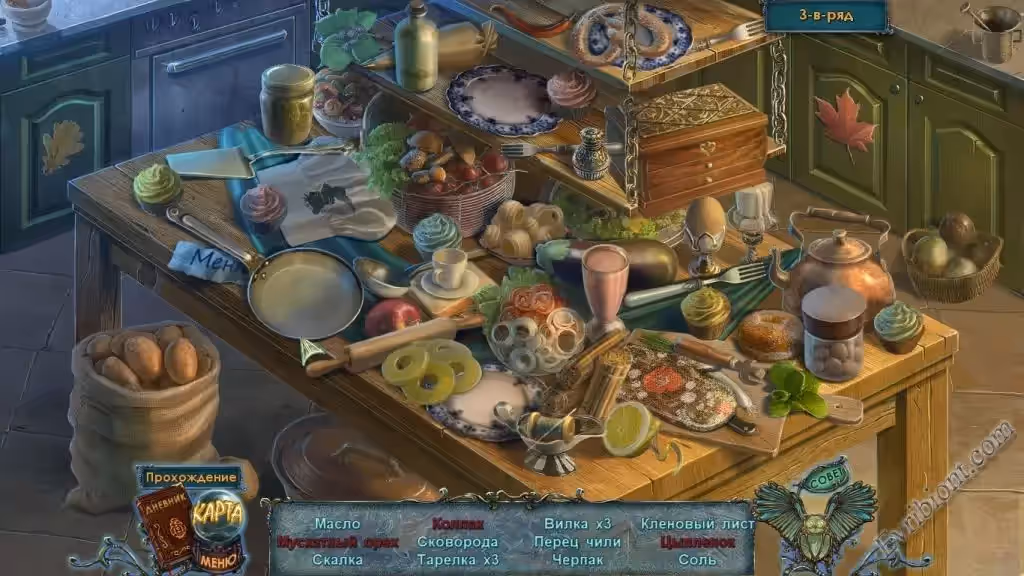1024x576 pixels.
Task: Open the Дневник journal book
Action: pyautogui.click(x=163, y=520)
